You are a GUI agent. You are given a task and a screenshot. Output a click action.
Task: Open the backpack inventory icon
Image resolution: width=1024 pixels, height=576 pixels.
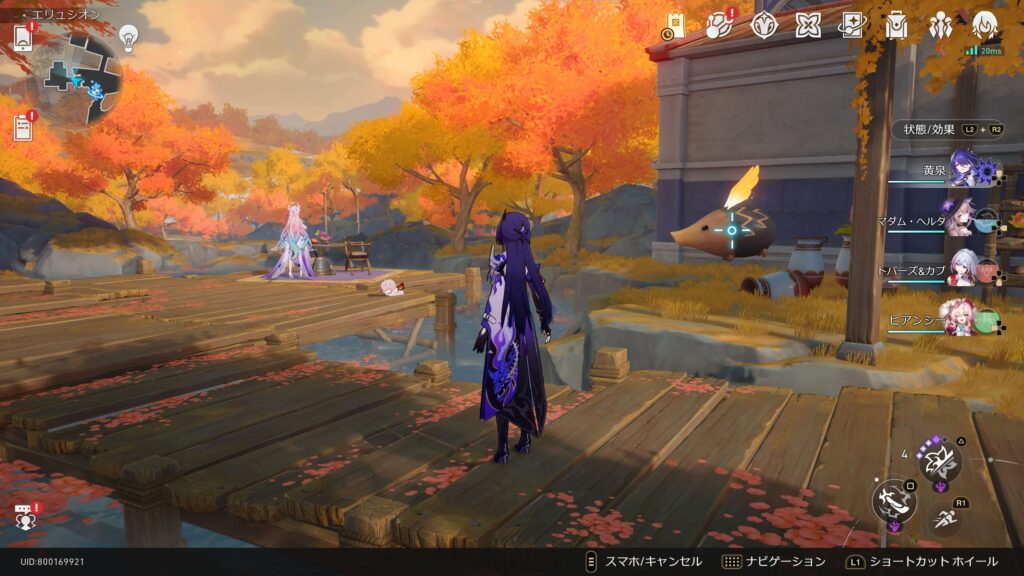(x=896, y=24)
